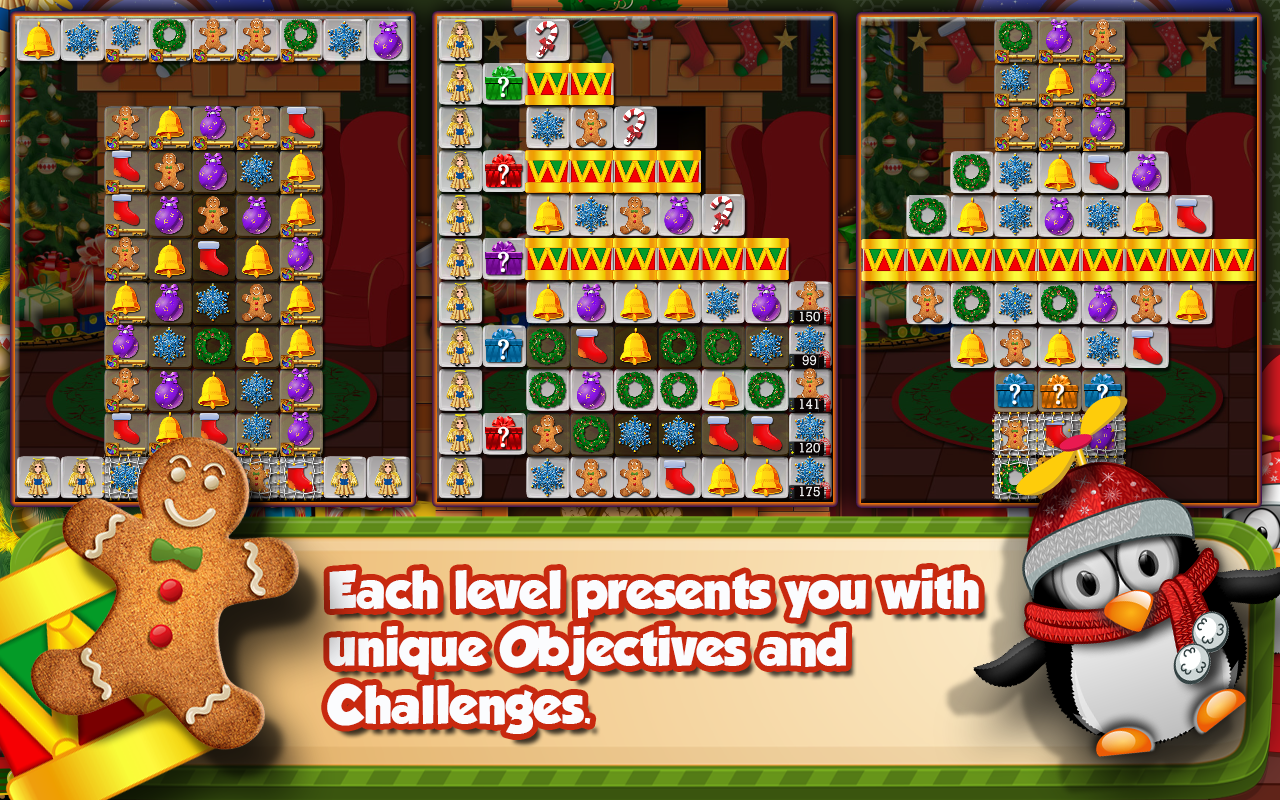Image resolution: width=1280 pixels, height=800 pixels.
Task: Open the orange mystery gift box between the blue ones
Action: click(1060, 393)
